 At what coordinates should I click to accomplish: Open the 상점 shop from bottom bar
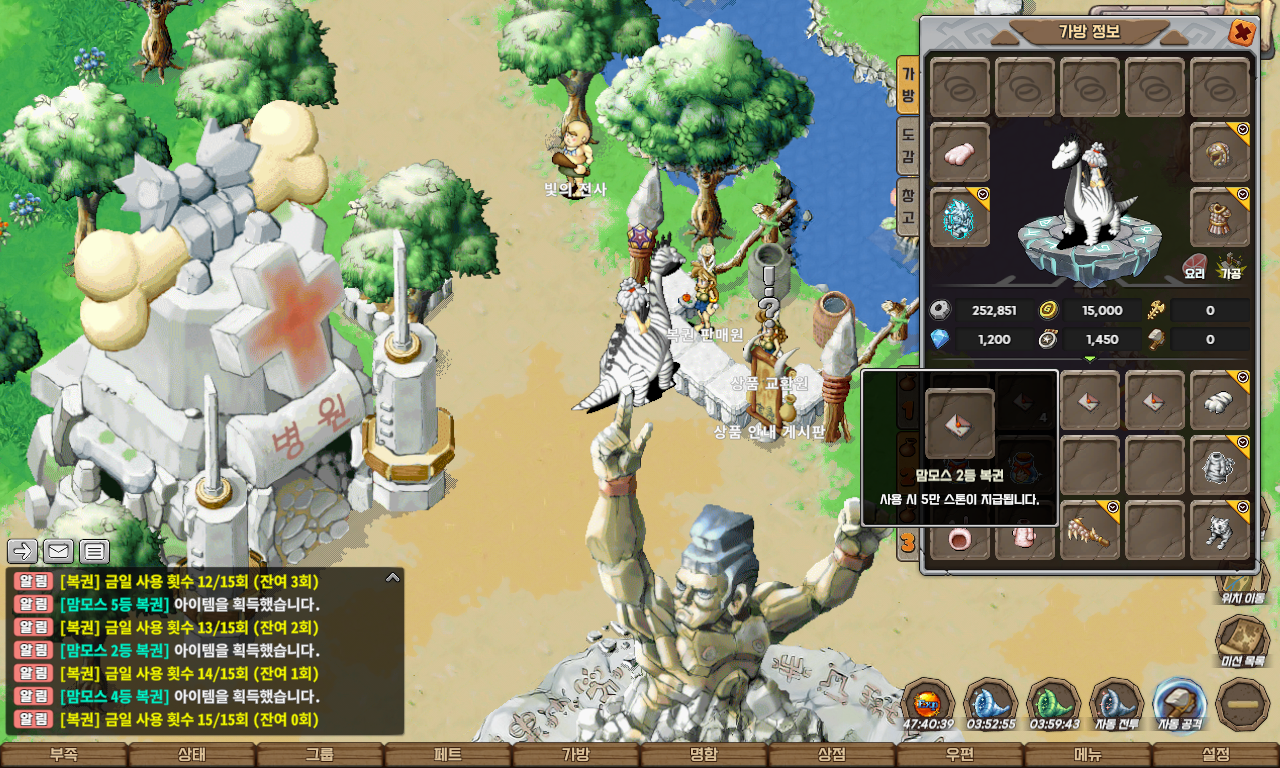[832, 755]
